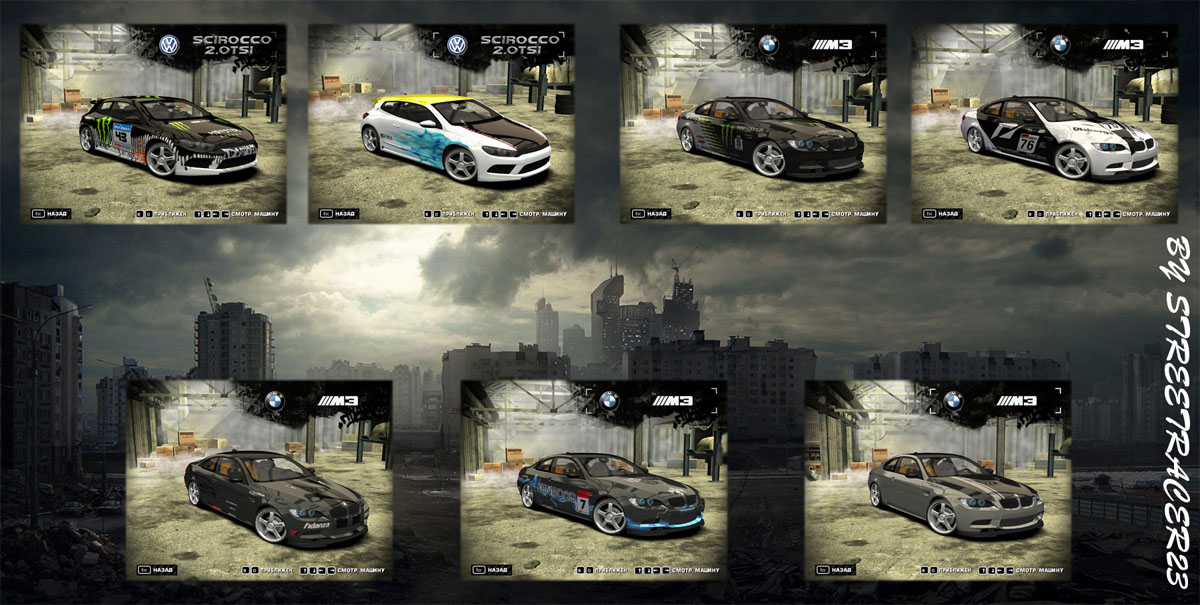Choose the white number 76 BMW M3
This screenshot has width=1200, height=605.
coord(1045,124)
